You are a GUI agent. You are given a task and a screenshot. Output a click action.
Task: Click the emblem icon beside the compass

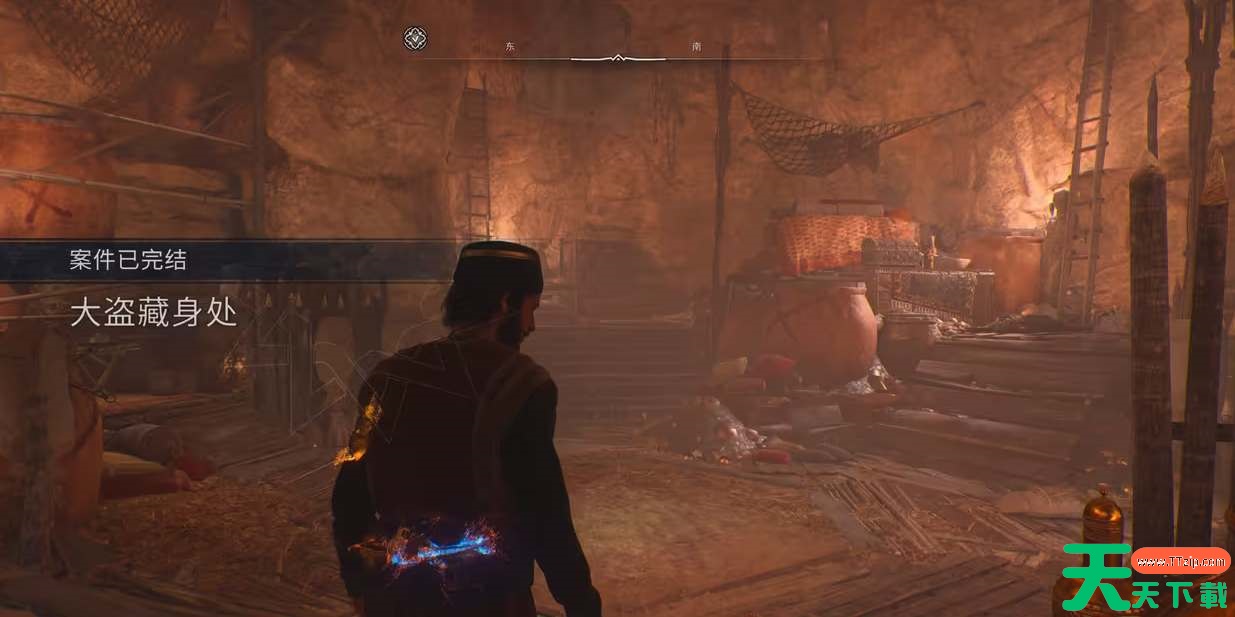click(x=415, y=39)
